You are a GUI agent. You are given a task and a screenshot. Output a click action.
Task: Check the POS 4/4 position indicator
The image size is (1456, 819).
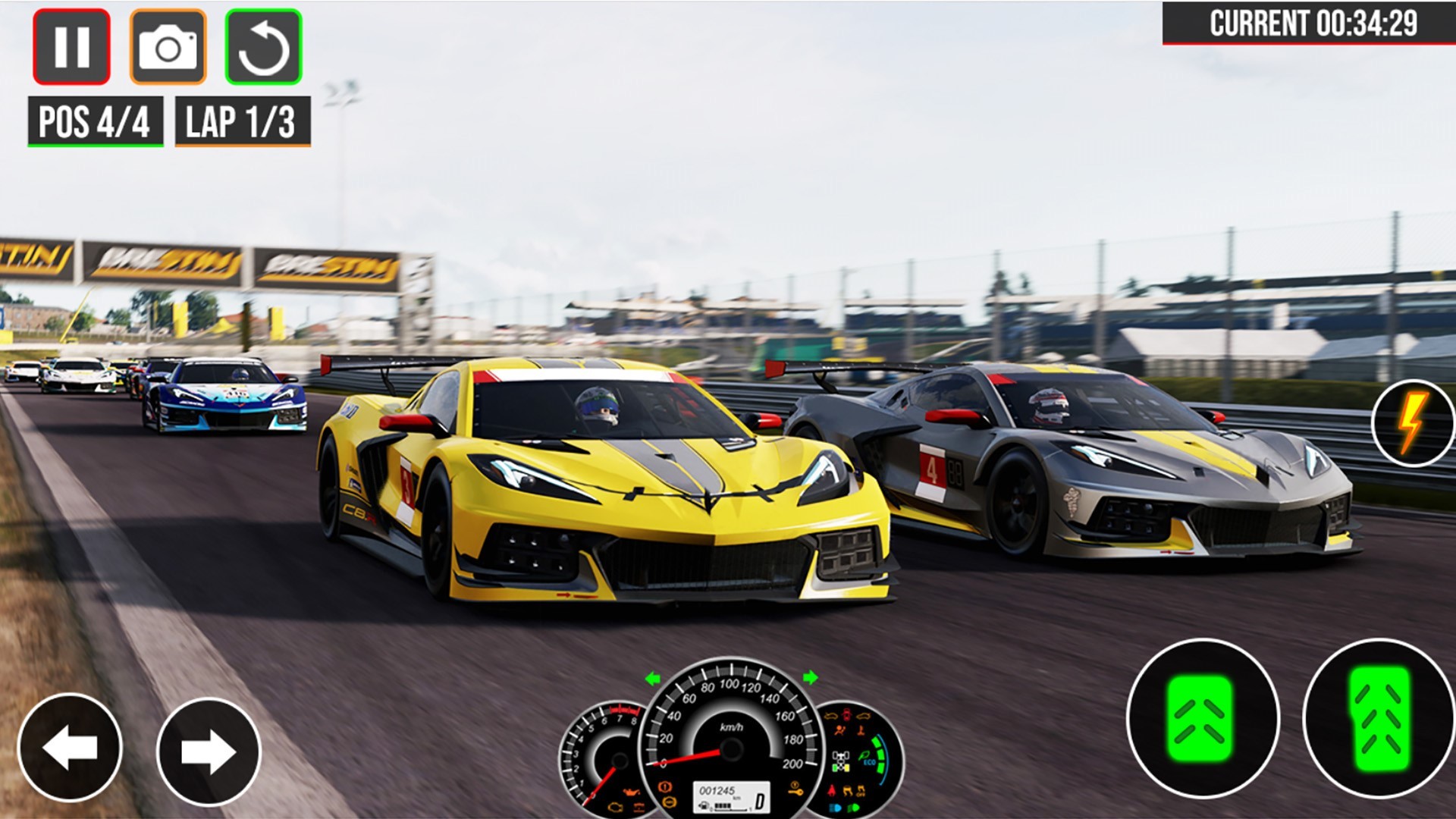pos(93,118)
